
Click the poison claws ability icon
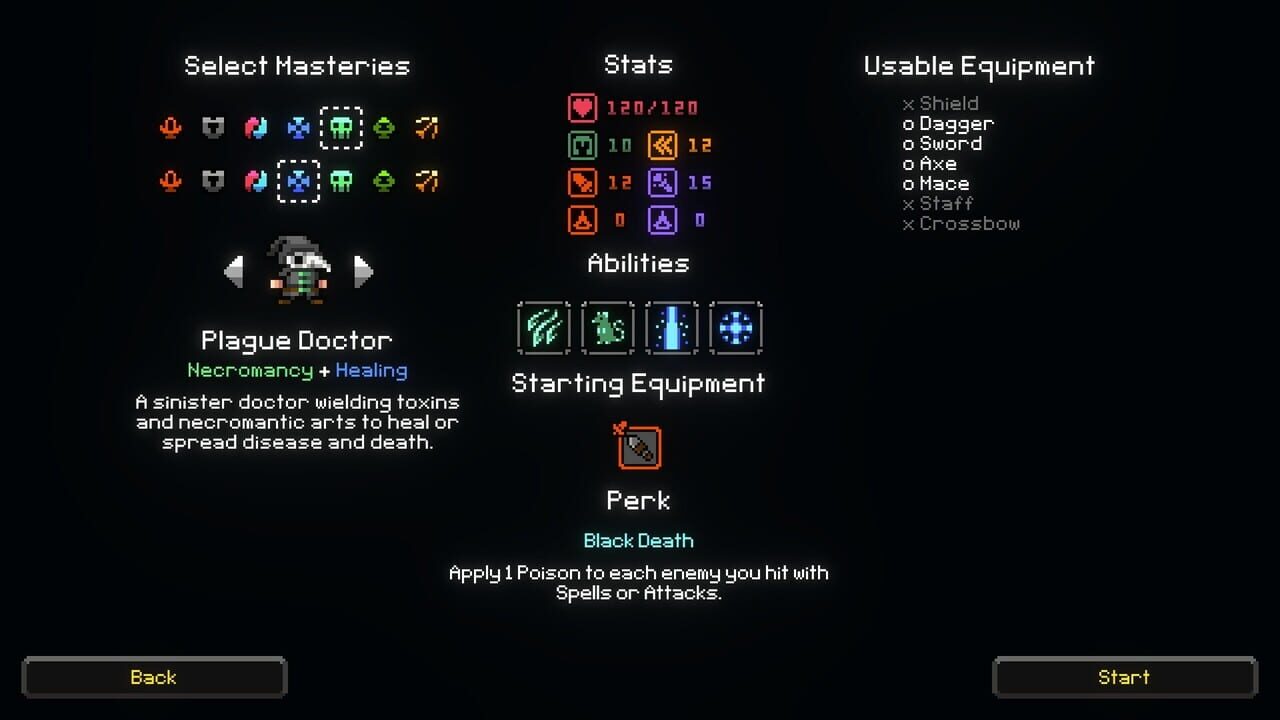coord(543,328)
